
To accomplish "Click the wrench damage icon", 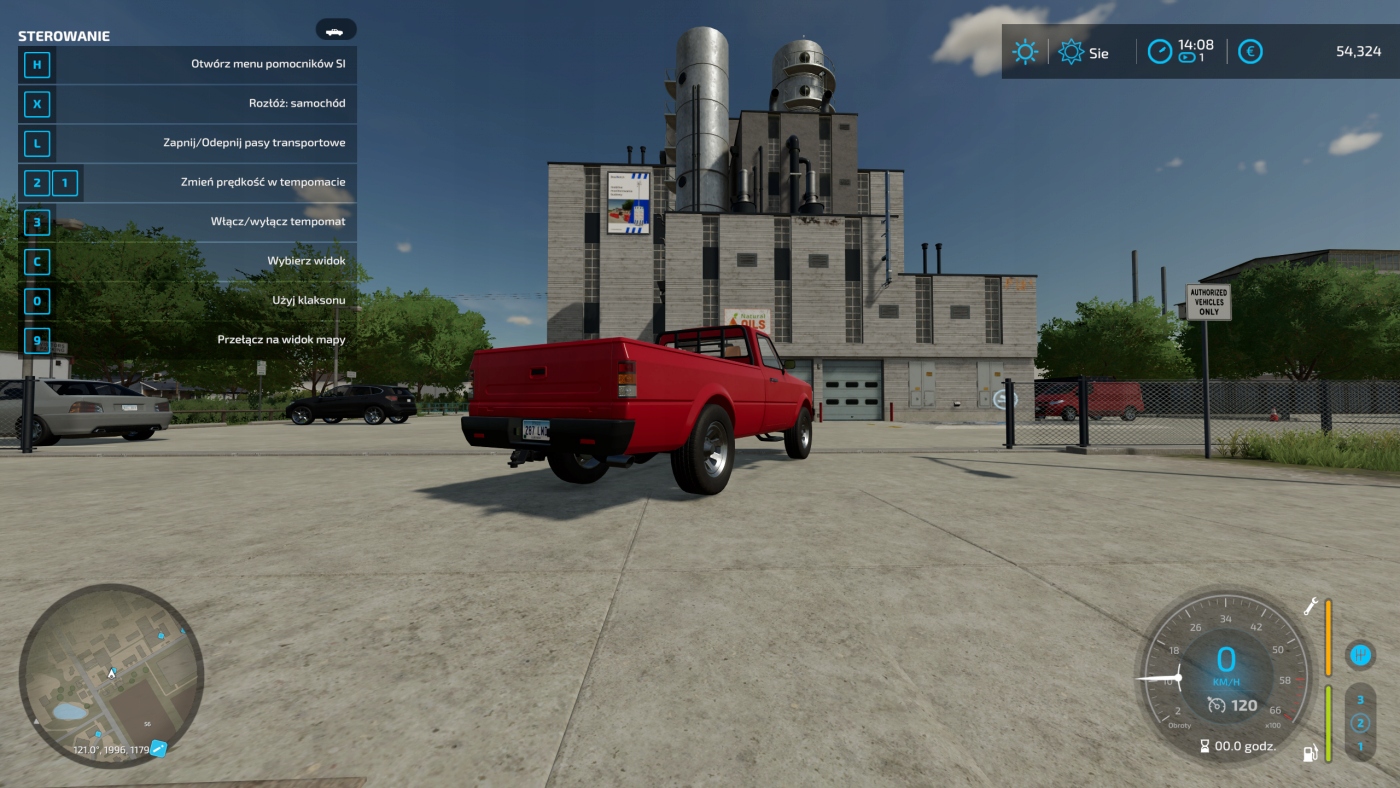I will [1310, 606].
